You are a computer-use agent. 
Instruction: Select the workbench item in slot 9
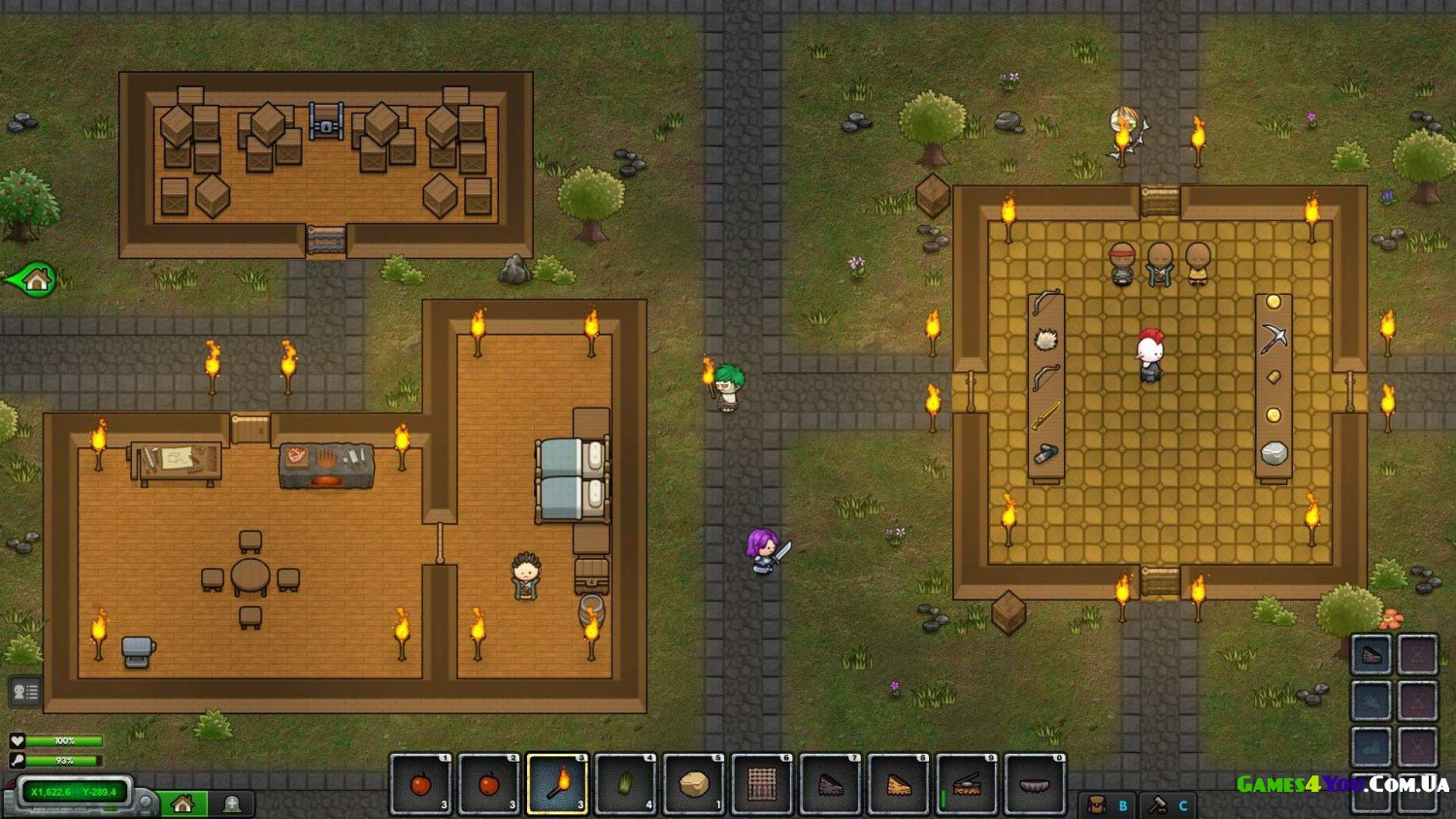(967, 784)
